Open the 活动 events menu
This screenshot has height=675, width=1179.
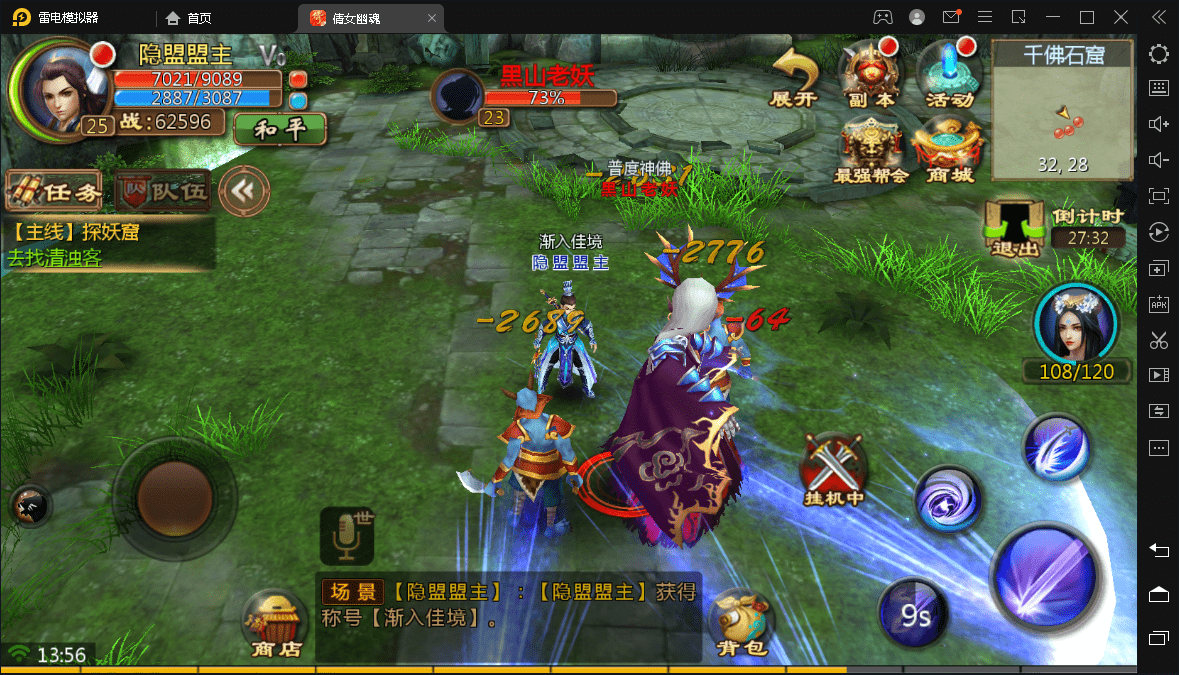click(948, 76)
